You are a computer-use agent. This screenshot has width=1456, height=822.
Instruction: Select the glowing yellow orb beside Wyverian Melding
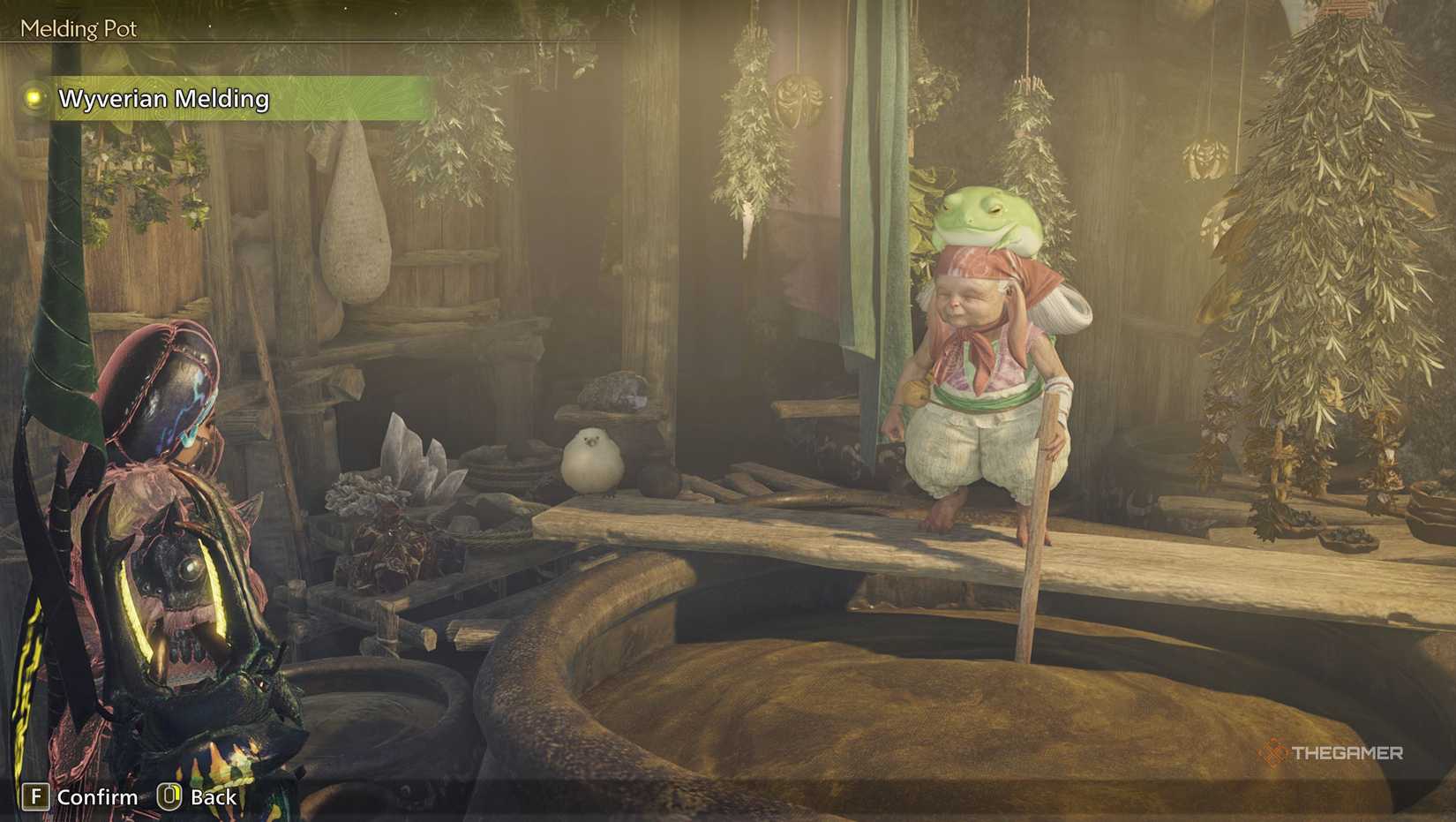(x=35, y=100)
